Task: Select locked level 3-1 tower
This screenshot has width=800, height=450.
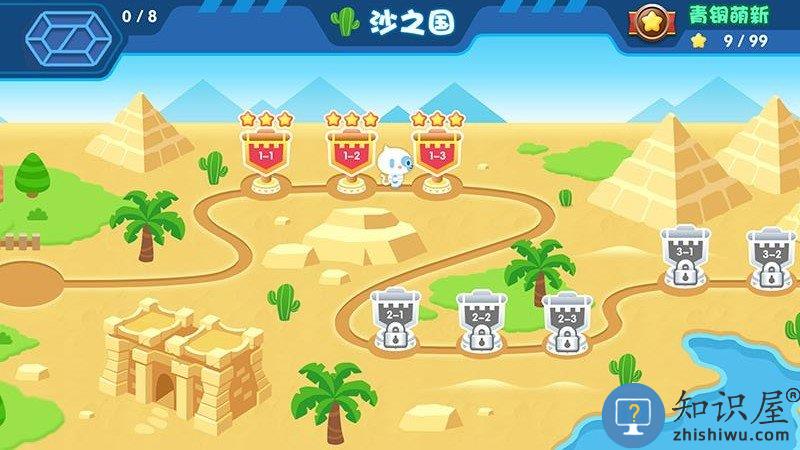Action: [x=685, y=254]
